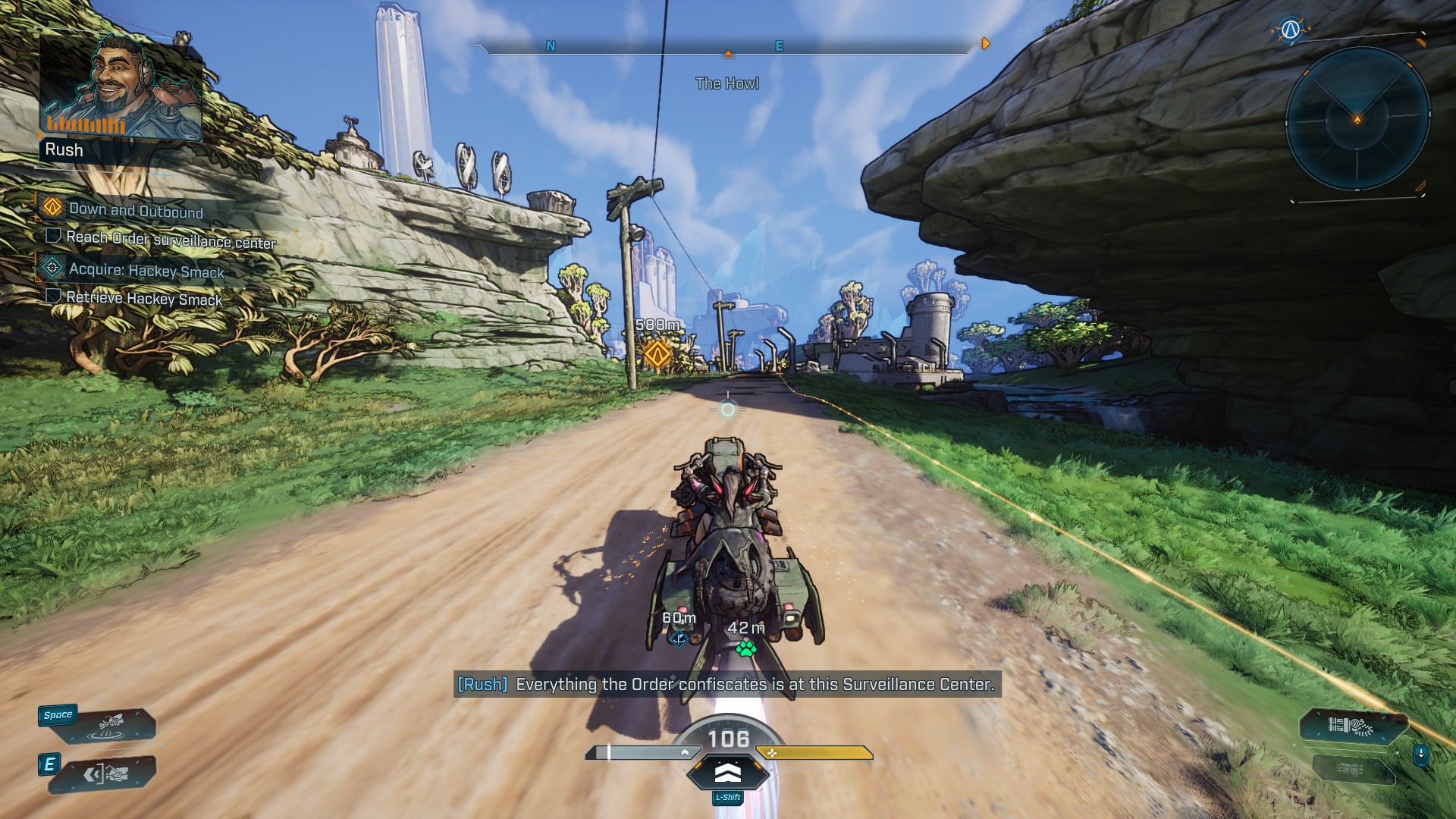This screenshot has height=819, width=1456.
Task: Click the orange mission waypoint marker at 588m
Action: tap(657, 353)
